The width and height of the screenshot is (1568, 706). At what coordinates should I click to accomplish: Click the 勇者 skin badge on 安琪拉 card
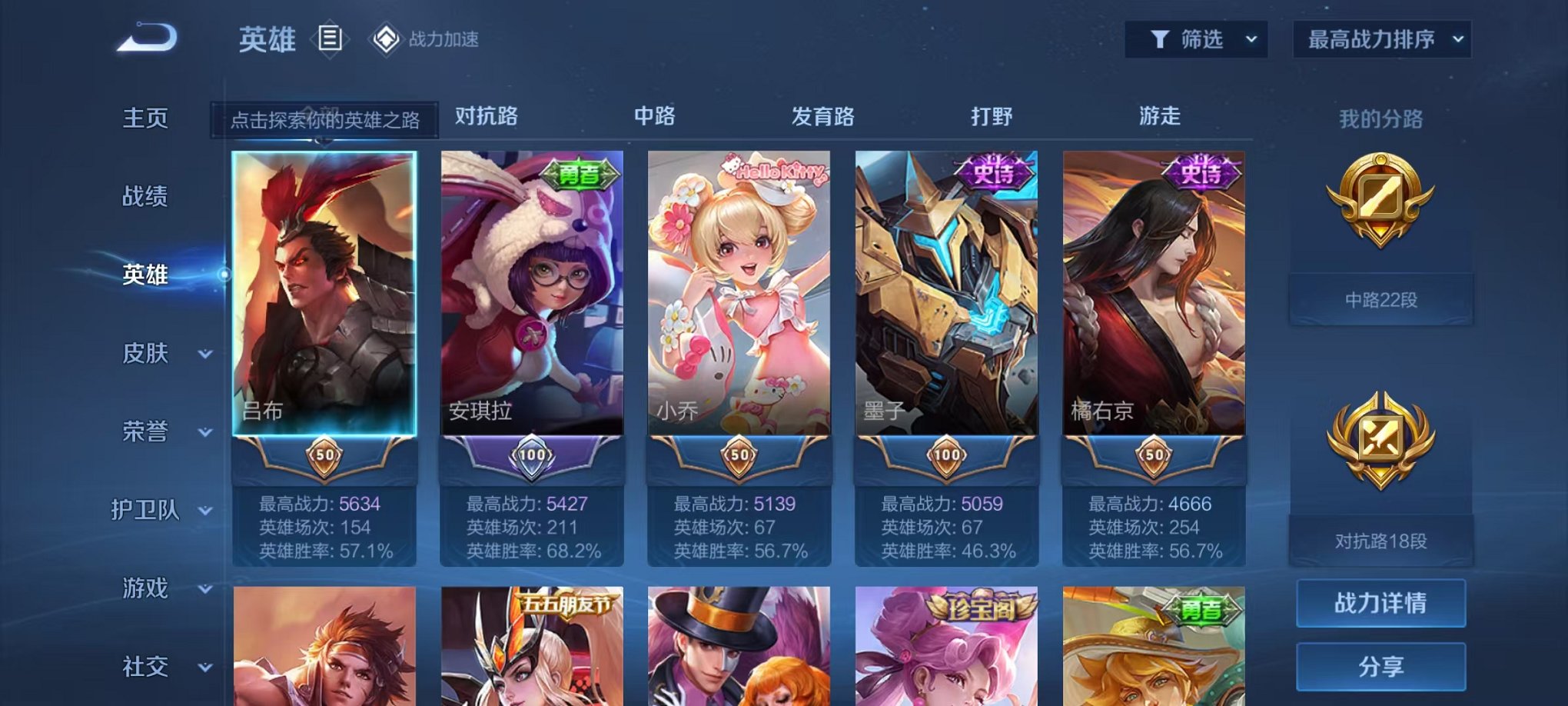(x=580, y=172)
